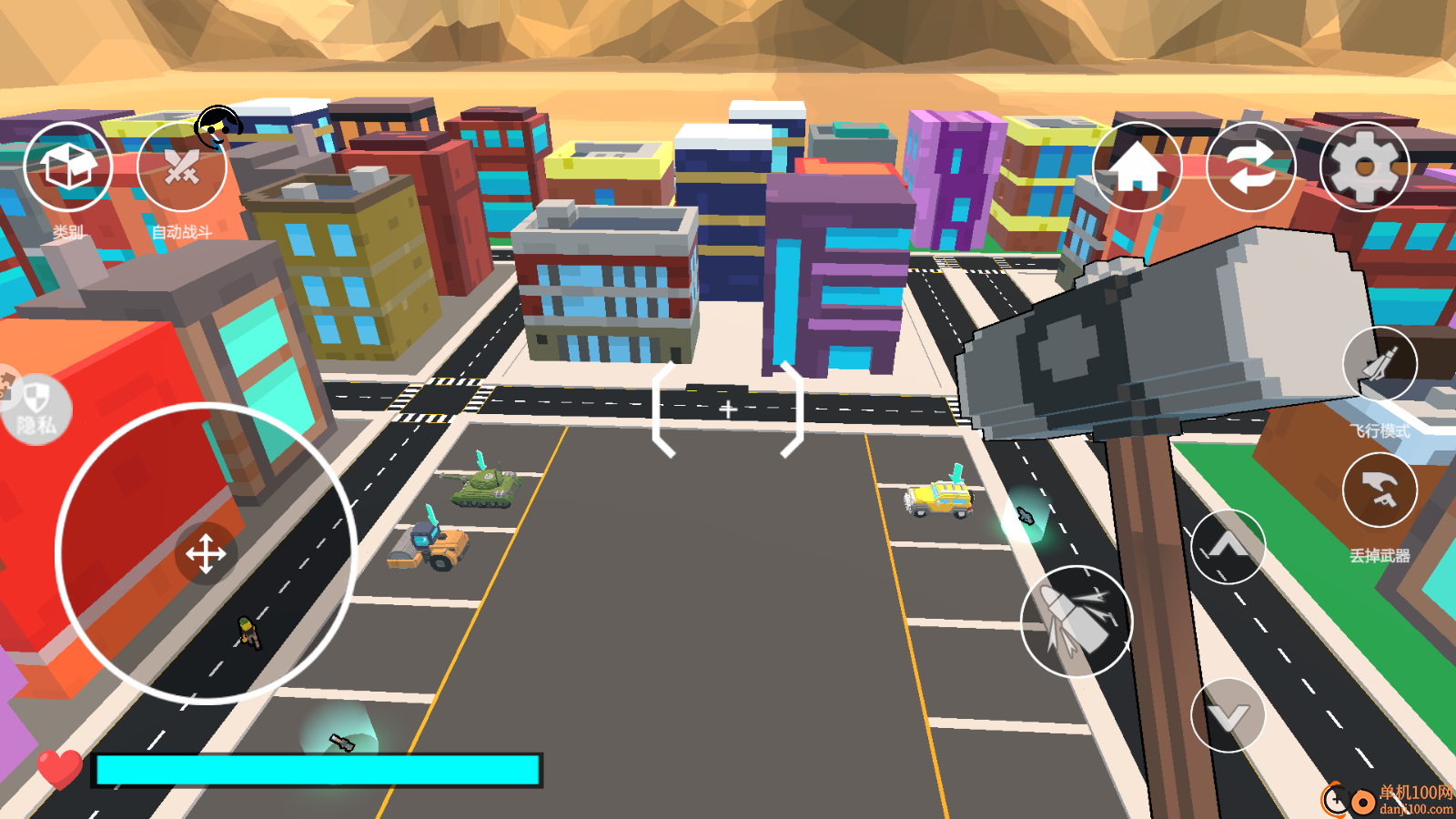Image resolution: width=1456 pixels, height=819 pixels.
Task: Open the 隐私 privacy shield button
Action: tap(35, 409)
